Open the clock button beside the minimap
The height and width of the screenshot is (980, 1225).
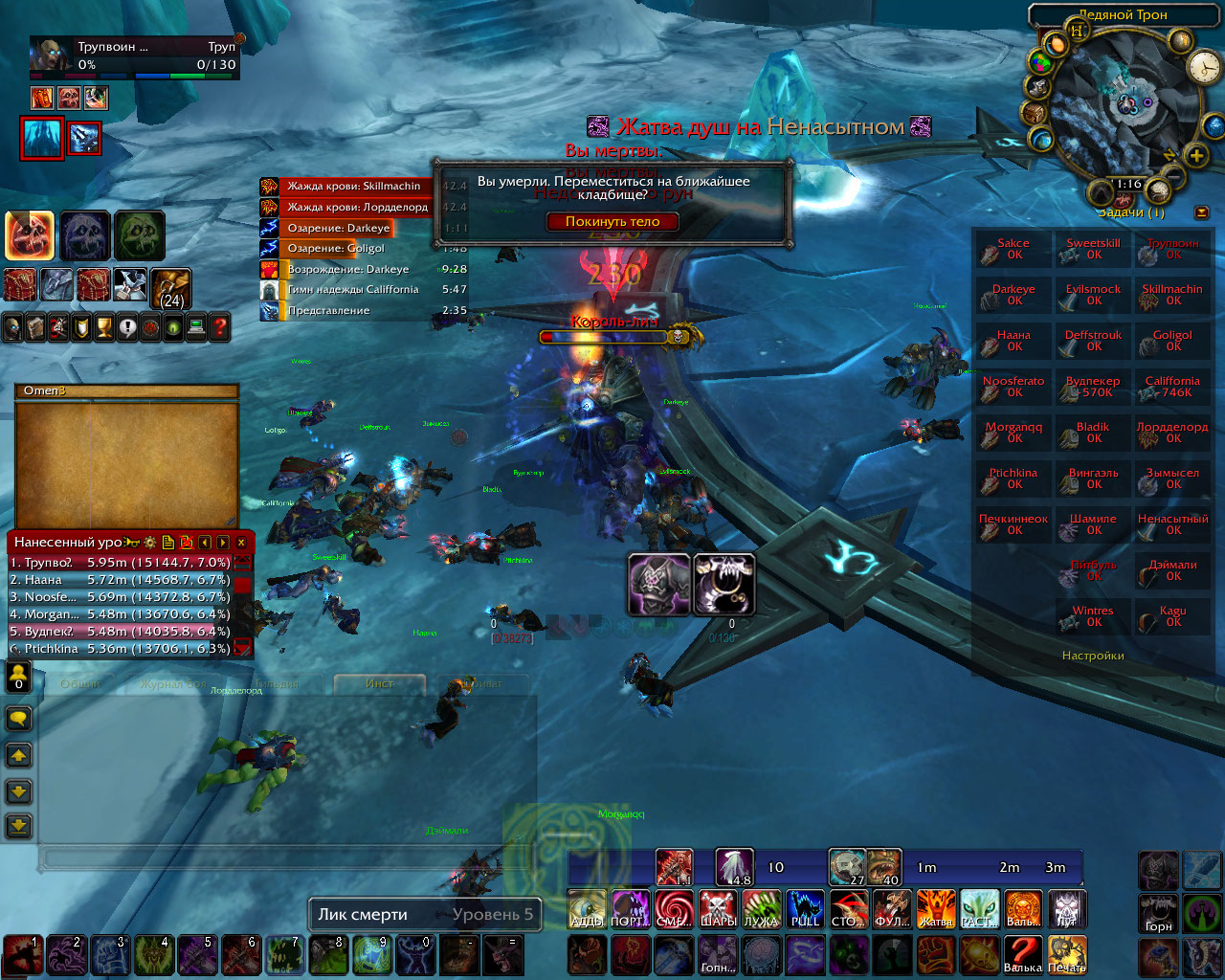[1202, 67]
